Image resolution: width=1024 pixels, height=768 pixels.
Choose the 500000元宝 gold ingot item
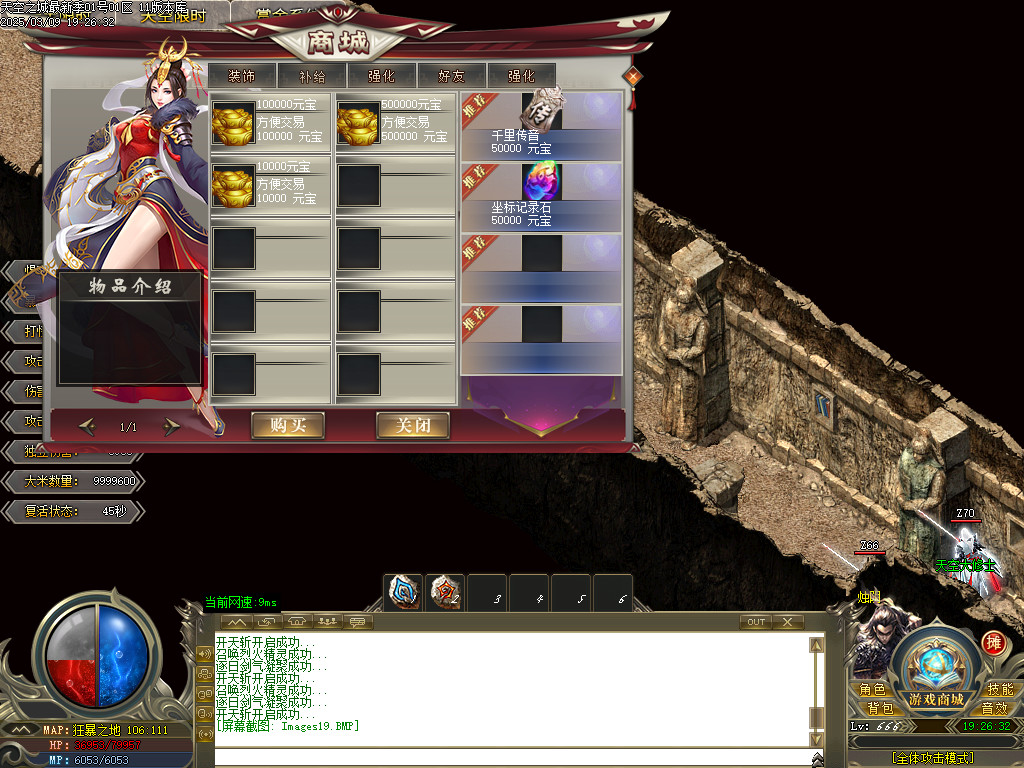tap(357, 123)
